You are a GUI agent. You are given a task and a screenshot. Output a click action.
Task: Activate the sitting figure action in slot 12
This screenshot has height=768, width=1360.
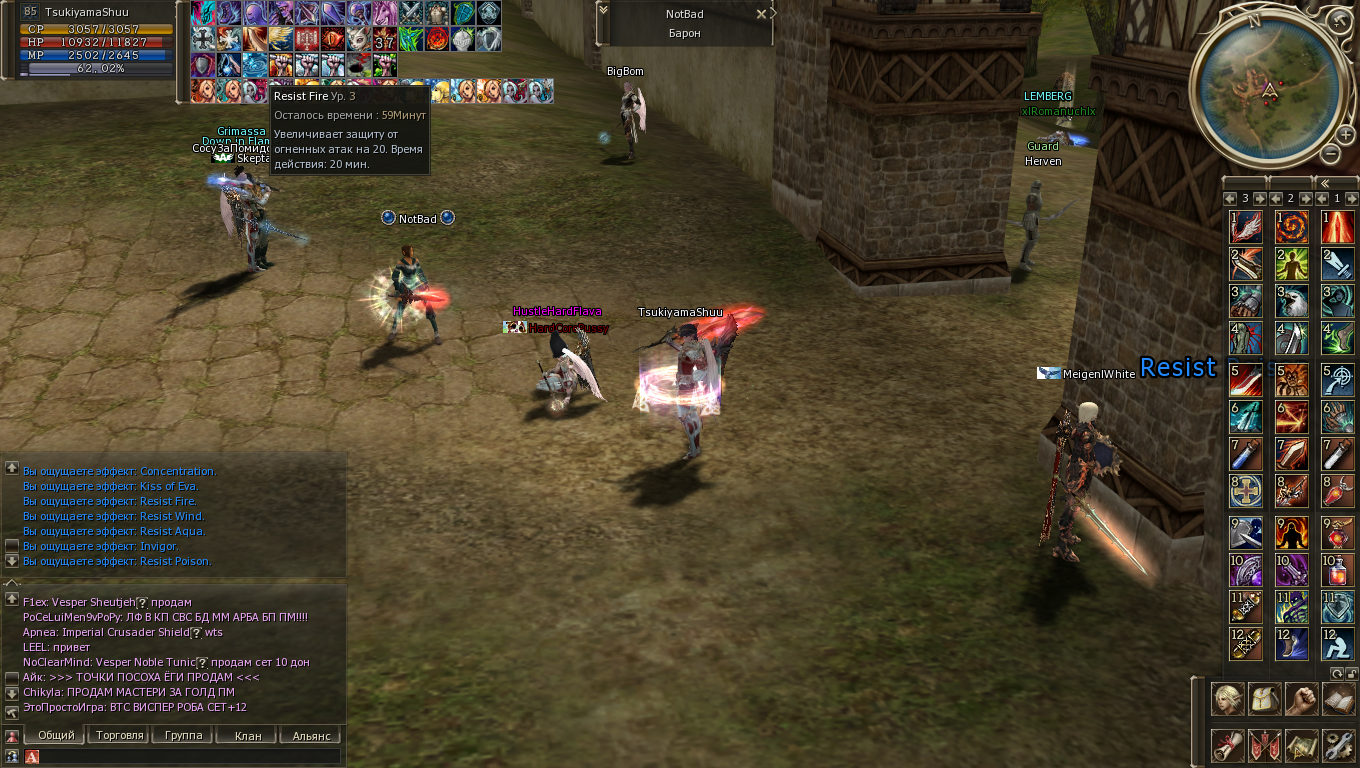pyautogui.click(x=1338, y=643)
